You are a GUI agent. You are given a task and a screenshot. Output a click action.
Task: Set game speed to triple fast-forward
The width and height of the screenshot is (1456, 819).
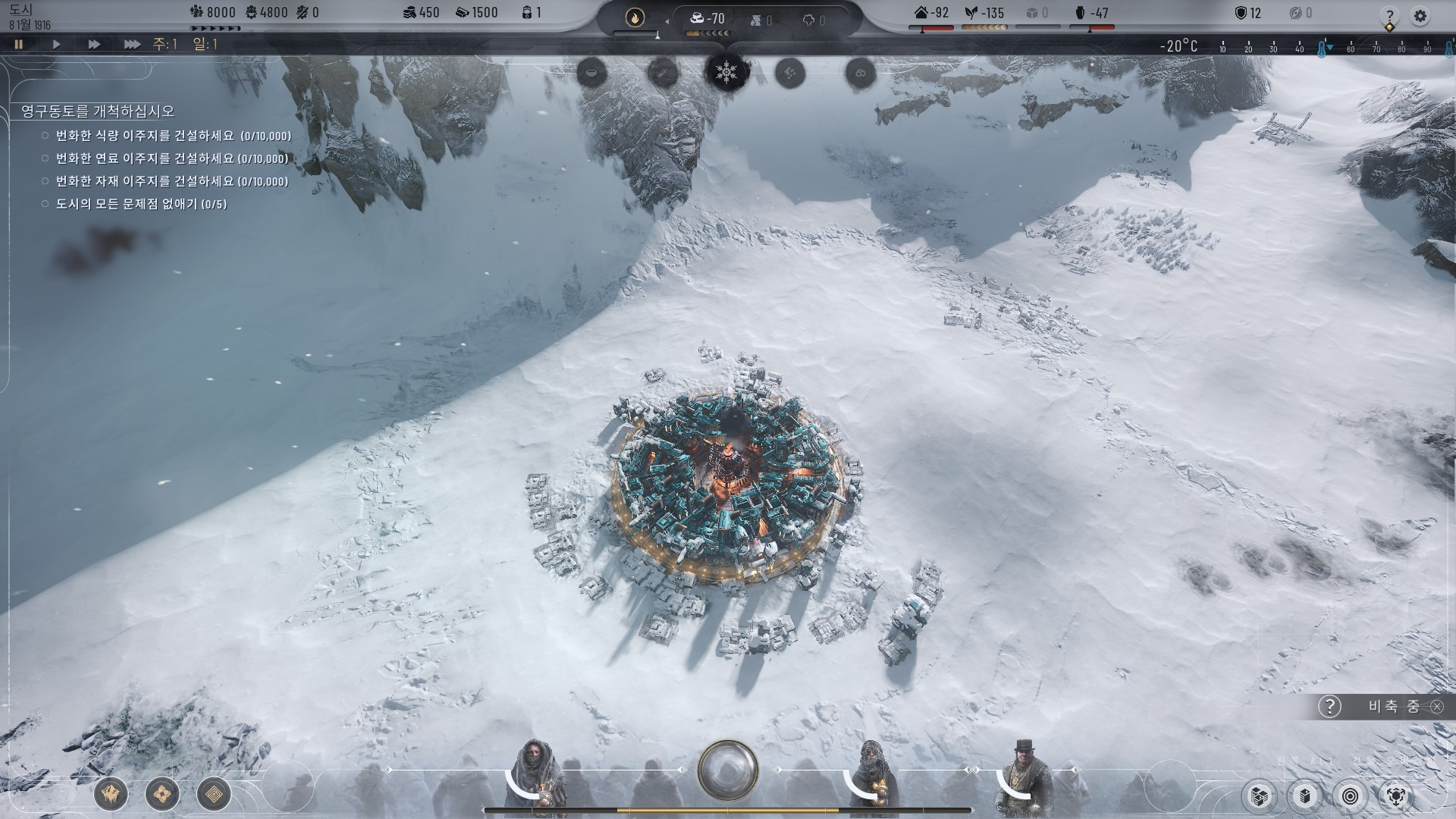click(x=132, y=44)
